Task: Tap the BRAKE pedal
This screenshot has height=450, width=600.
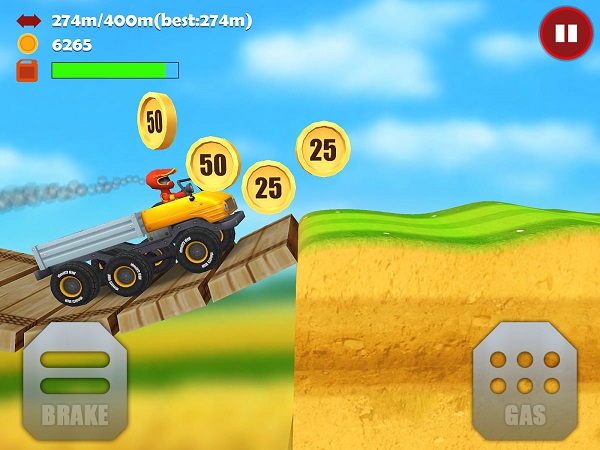Action: [x=74, y=381]
